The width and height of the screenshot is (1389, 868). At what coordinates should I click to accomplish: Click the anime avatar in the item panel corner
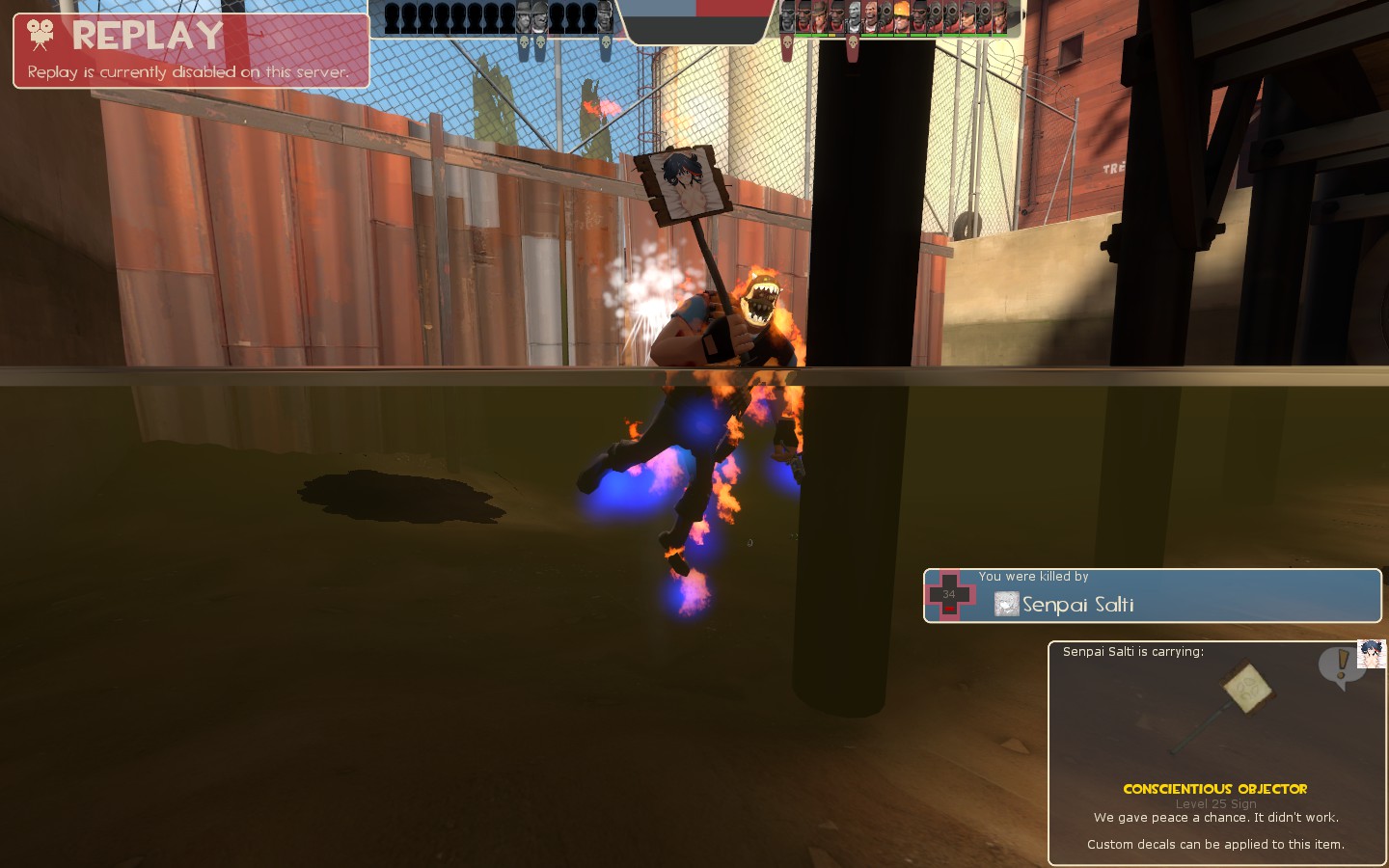(1372, 652)
